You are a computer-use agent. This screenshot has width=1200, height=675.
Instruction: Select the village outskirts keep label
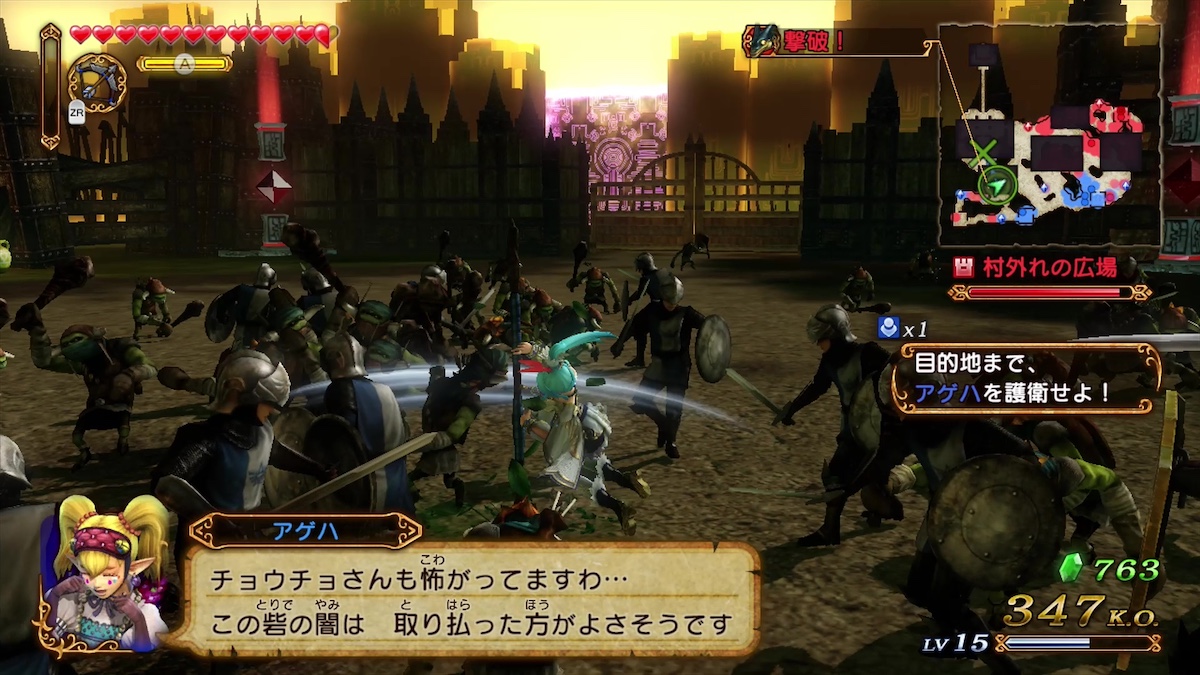pos(1049,268)
